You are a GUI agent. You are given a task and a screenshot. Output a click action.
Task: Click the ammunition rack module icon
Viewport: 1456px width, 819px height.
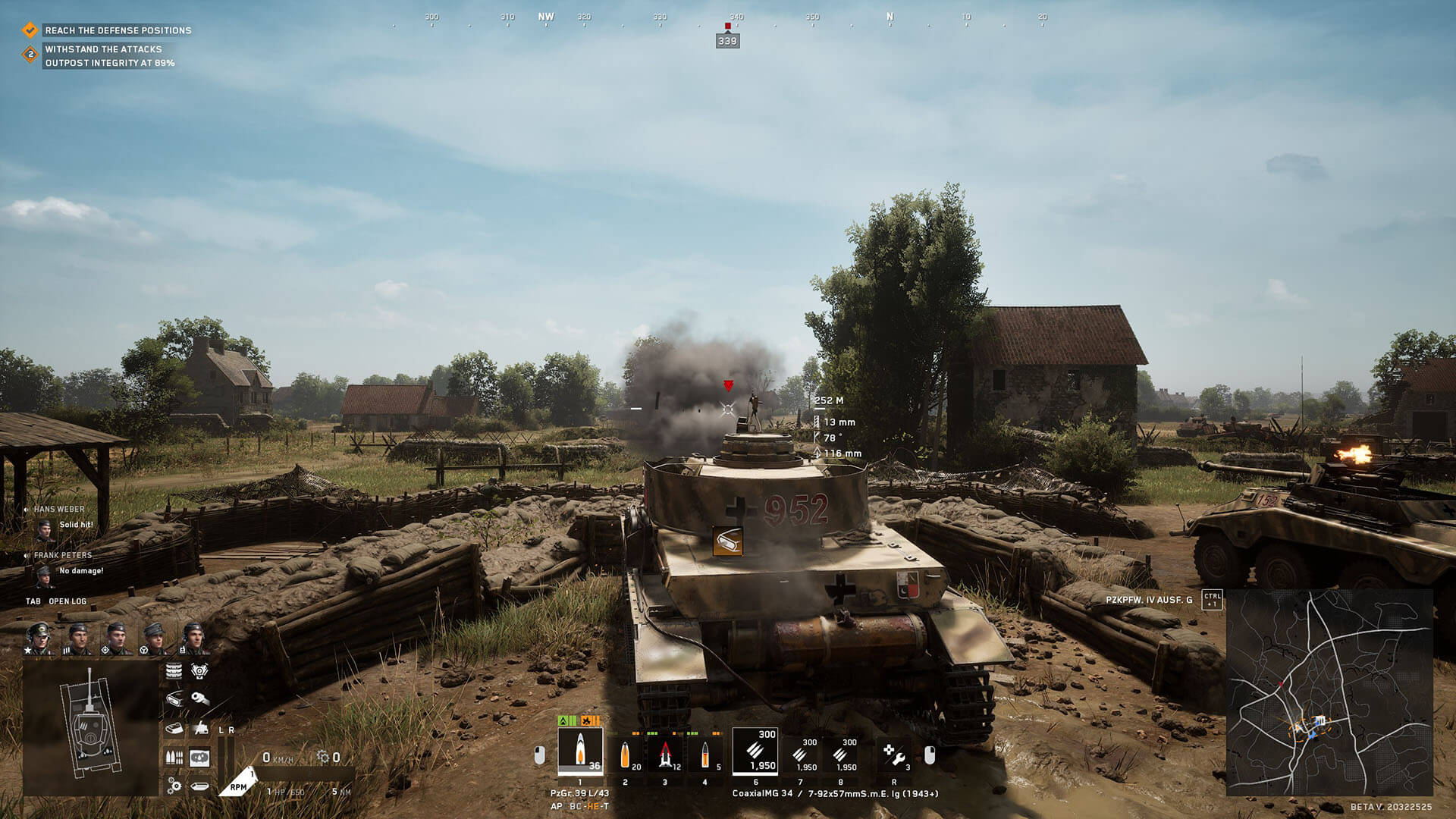(x=174, y=758)
